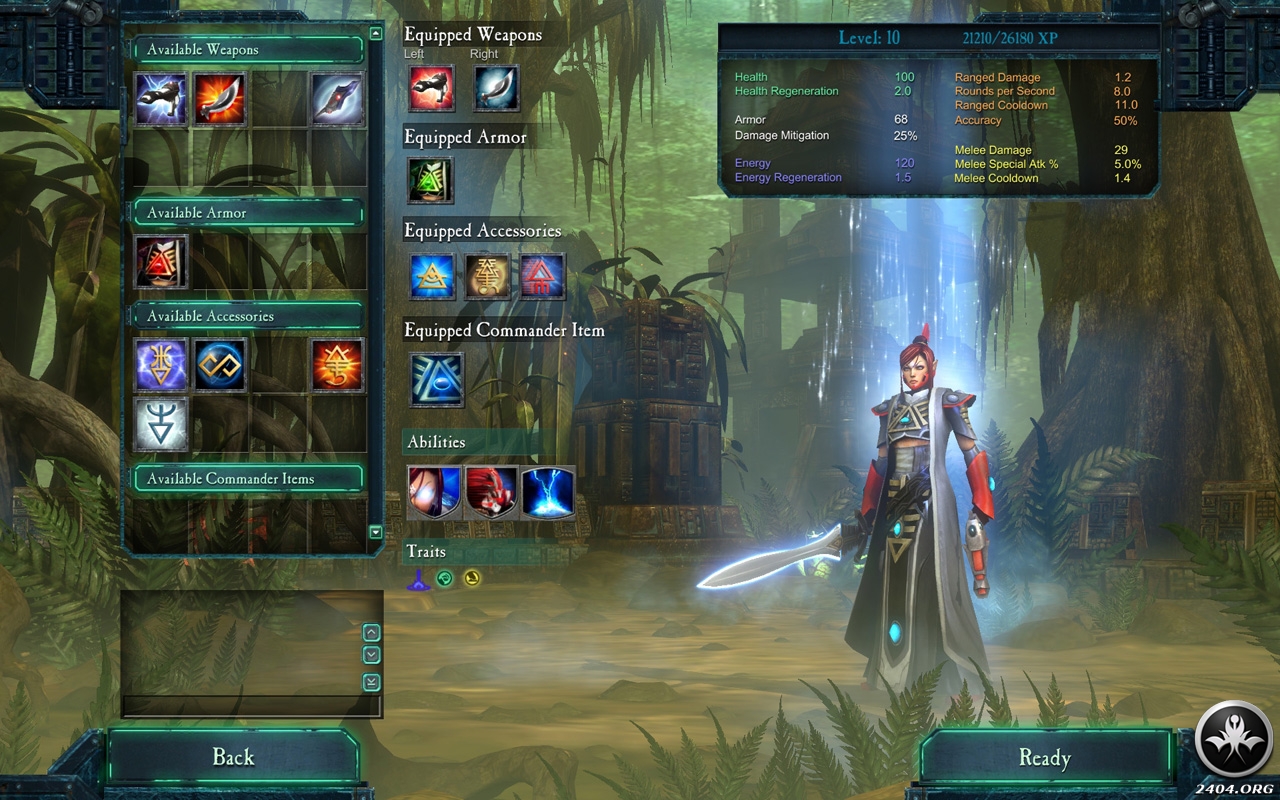The height and width of the screenshot is (800, 1280).
Task: Jump chat log to bottom button
Action: click(371, 682)
